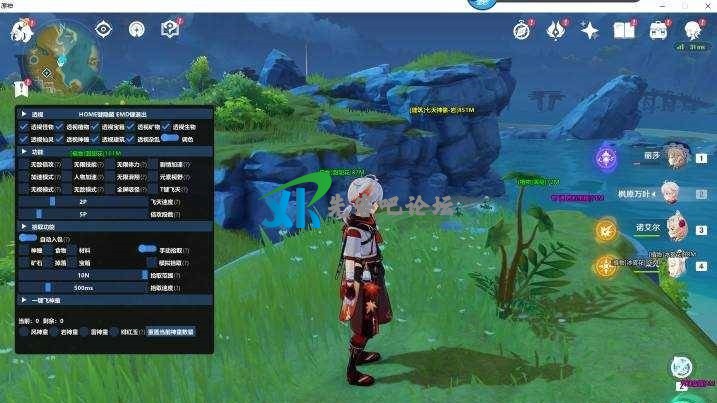
Task: Click the 重置当前神瞳数据 button
Action: (170, 331)
